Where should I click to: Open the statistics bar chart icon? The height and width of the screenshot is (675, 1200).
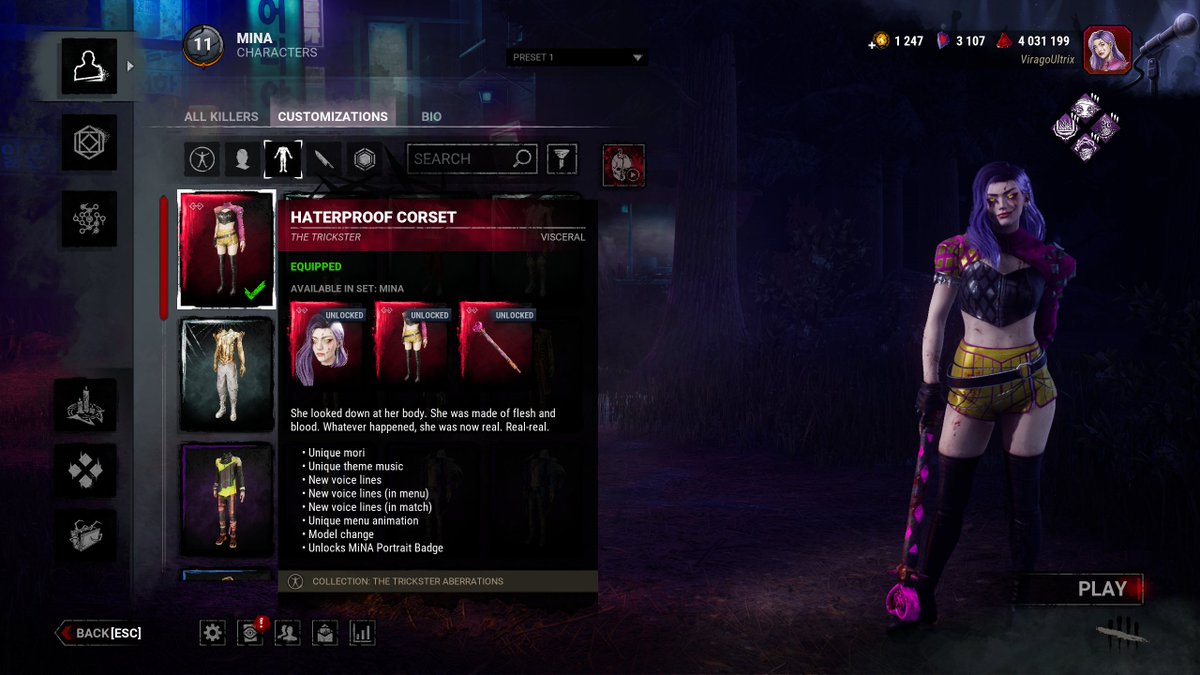[362, 632]
